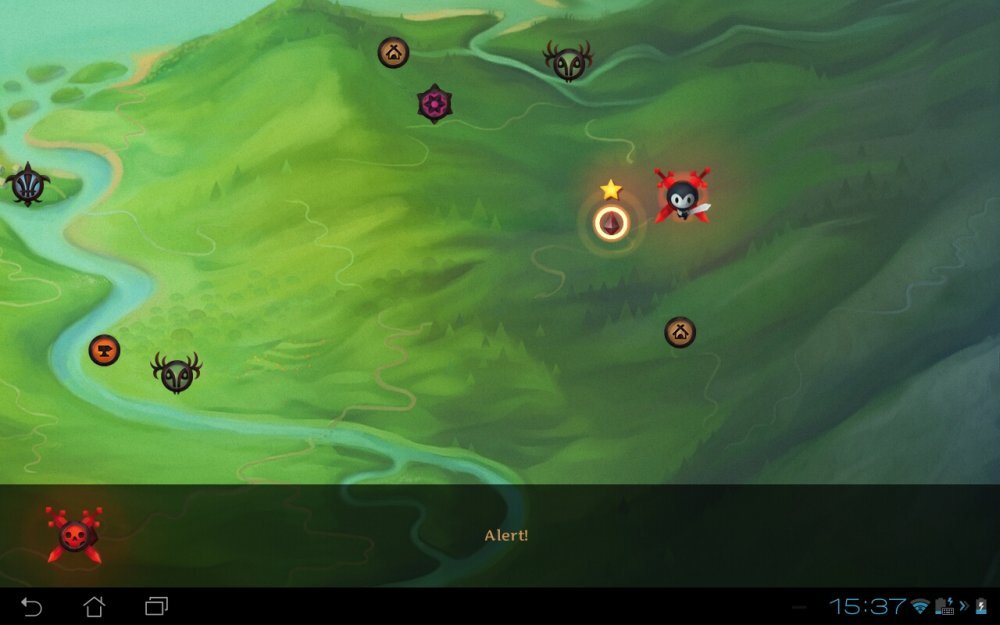Image resolution: width=1000 pixels, height=625 pixels.
Task: Tap the ninja crossed-swords enemy marker
Action: (x=683, y=195)
